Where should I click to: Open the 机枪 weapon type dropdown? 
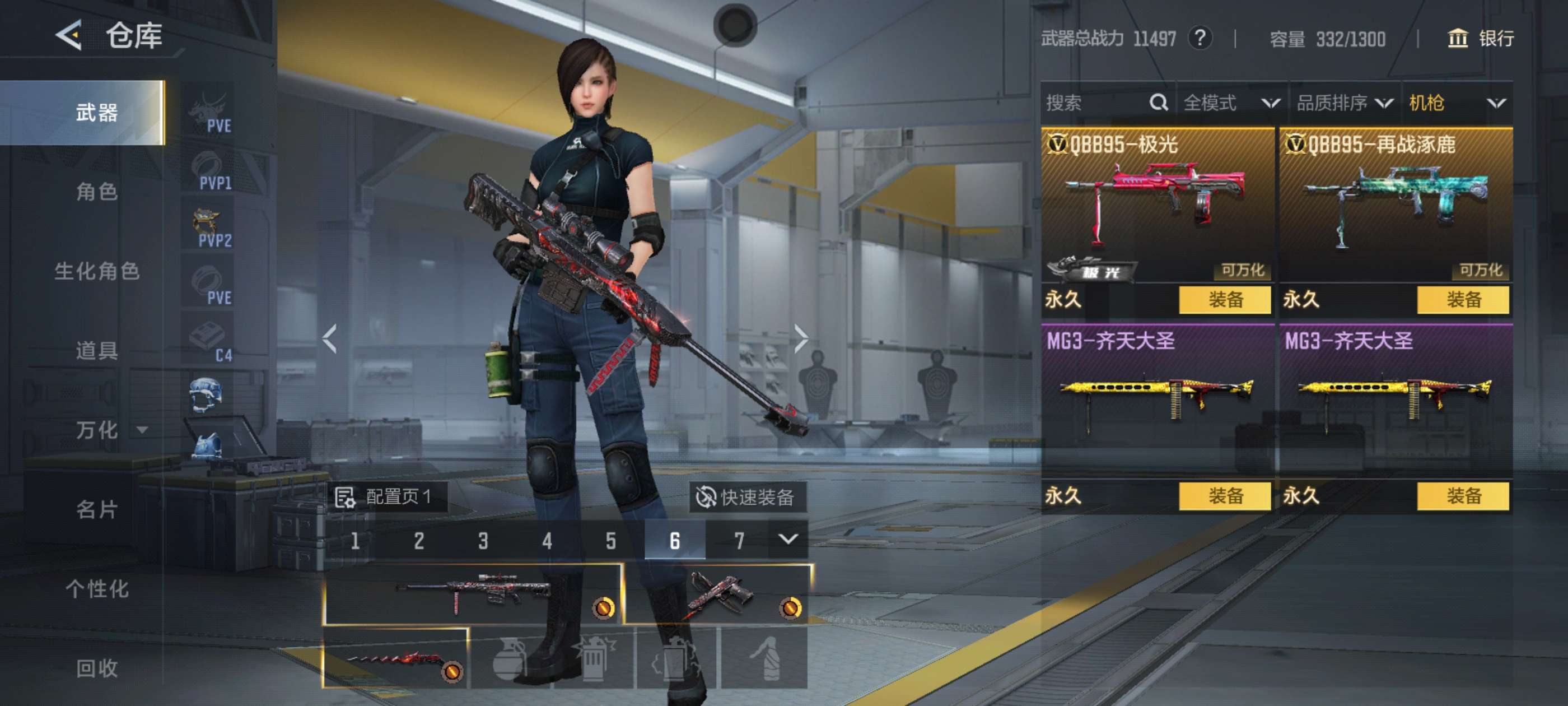pyautogui.click(x=1456, y=103)
